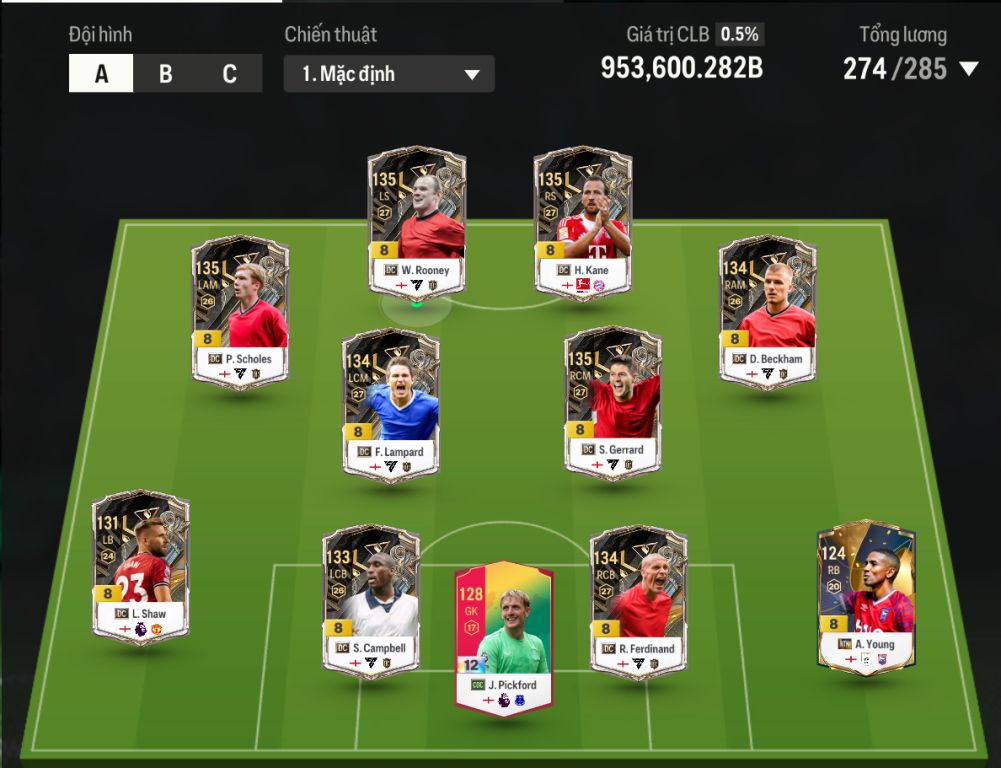Select F. Lampard's player card
Screen dimensions: 1001x768
390,404
